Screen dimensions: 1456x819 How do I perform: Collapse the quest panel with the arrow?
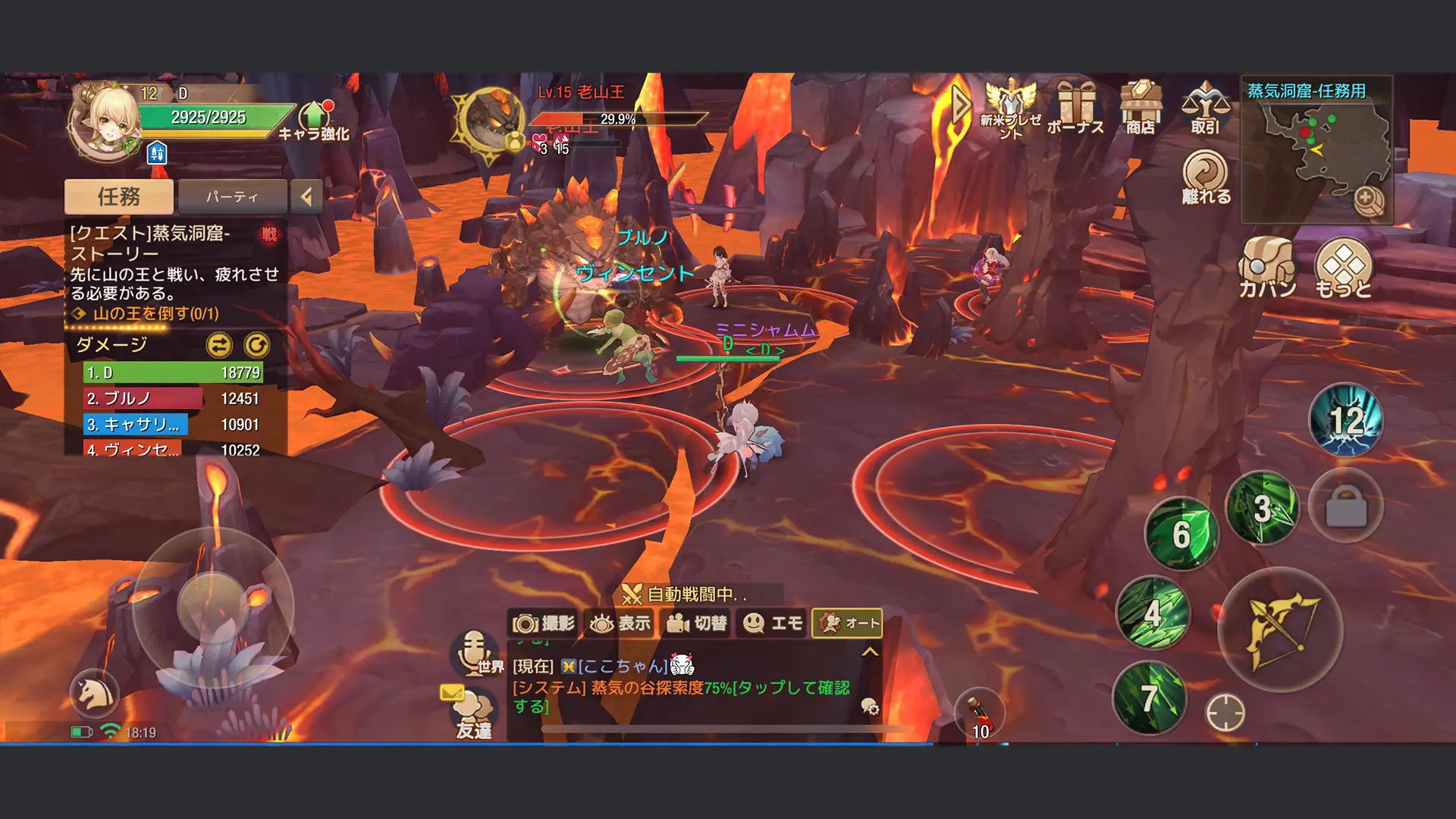coord(306,197)
